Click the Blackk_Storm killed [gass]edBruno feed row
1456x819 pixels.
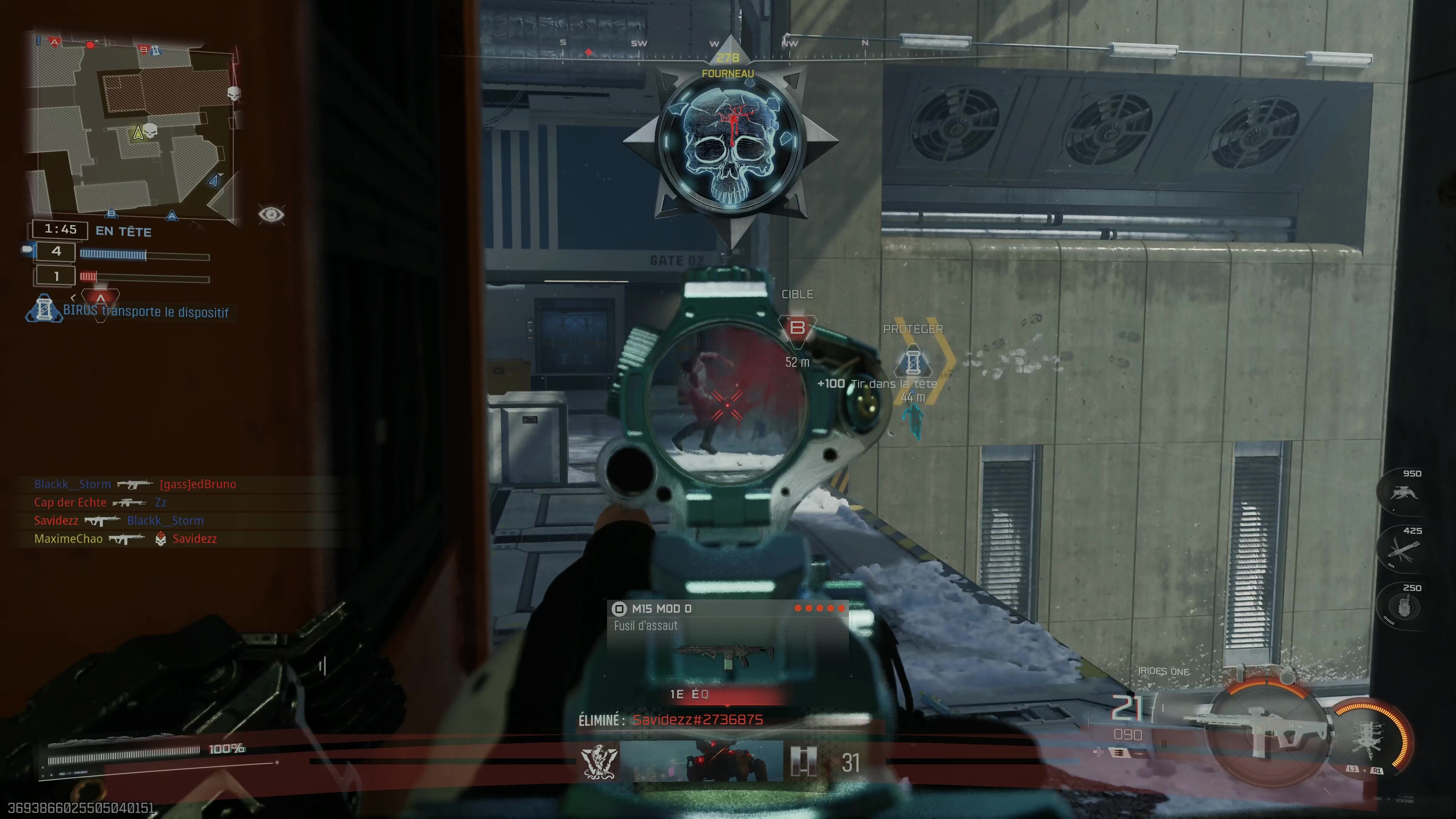point(136,484)
